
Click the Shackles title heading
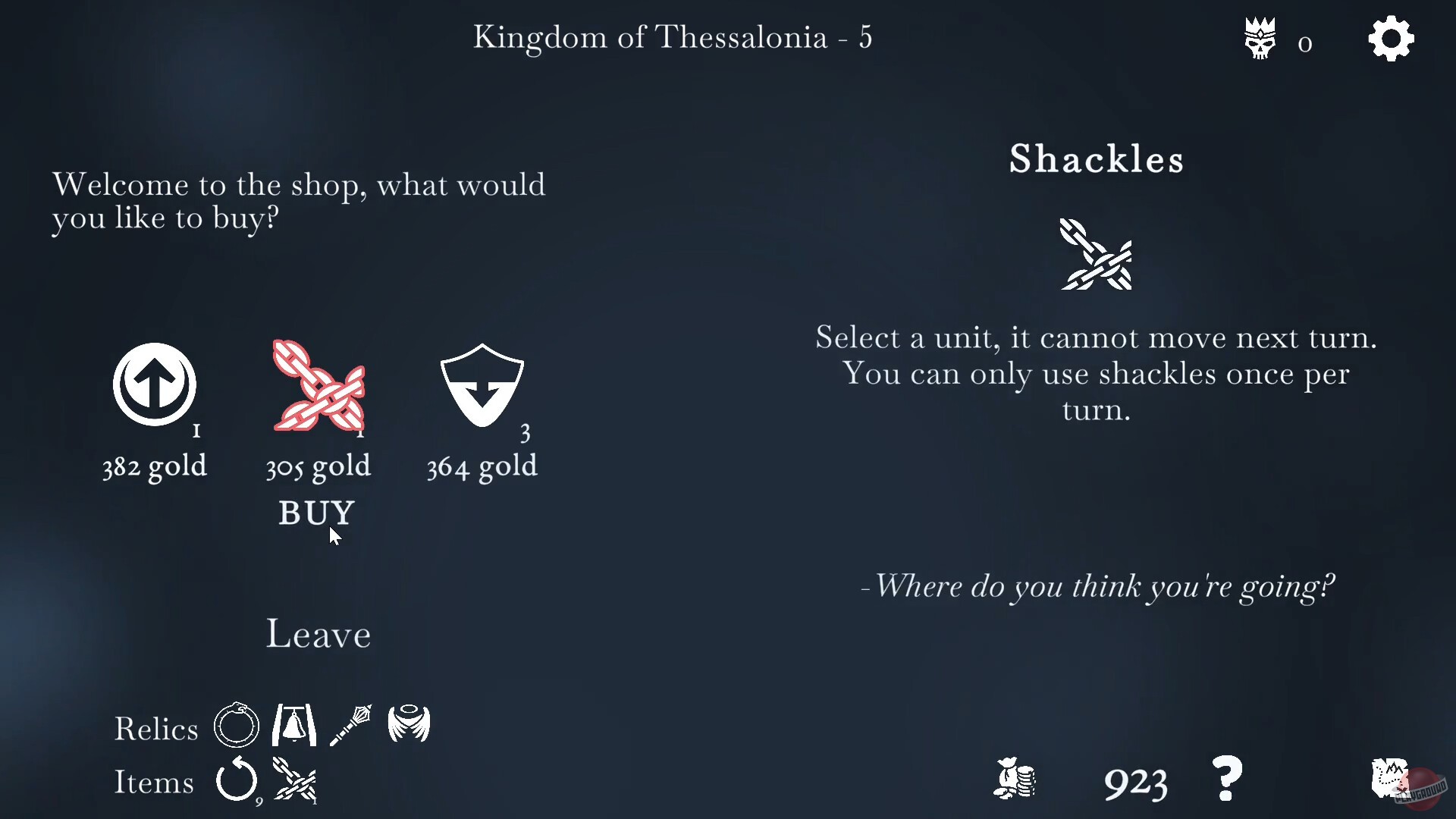[x=1096, y=159]
